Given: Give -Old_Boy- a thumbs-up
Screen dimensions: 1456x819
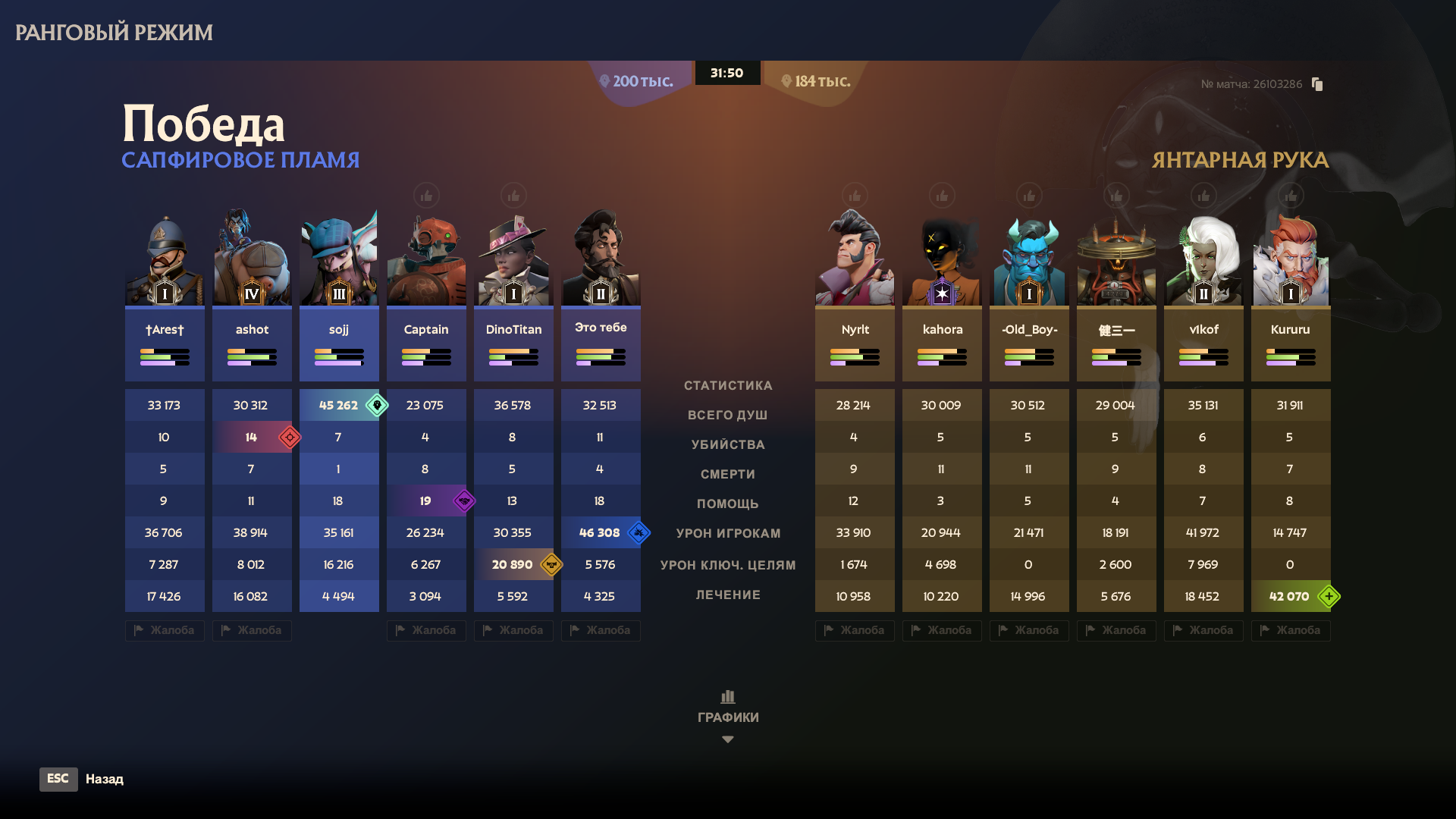Looking at the screenshot, I should 1029,196.
